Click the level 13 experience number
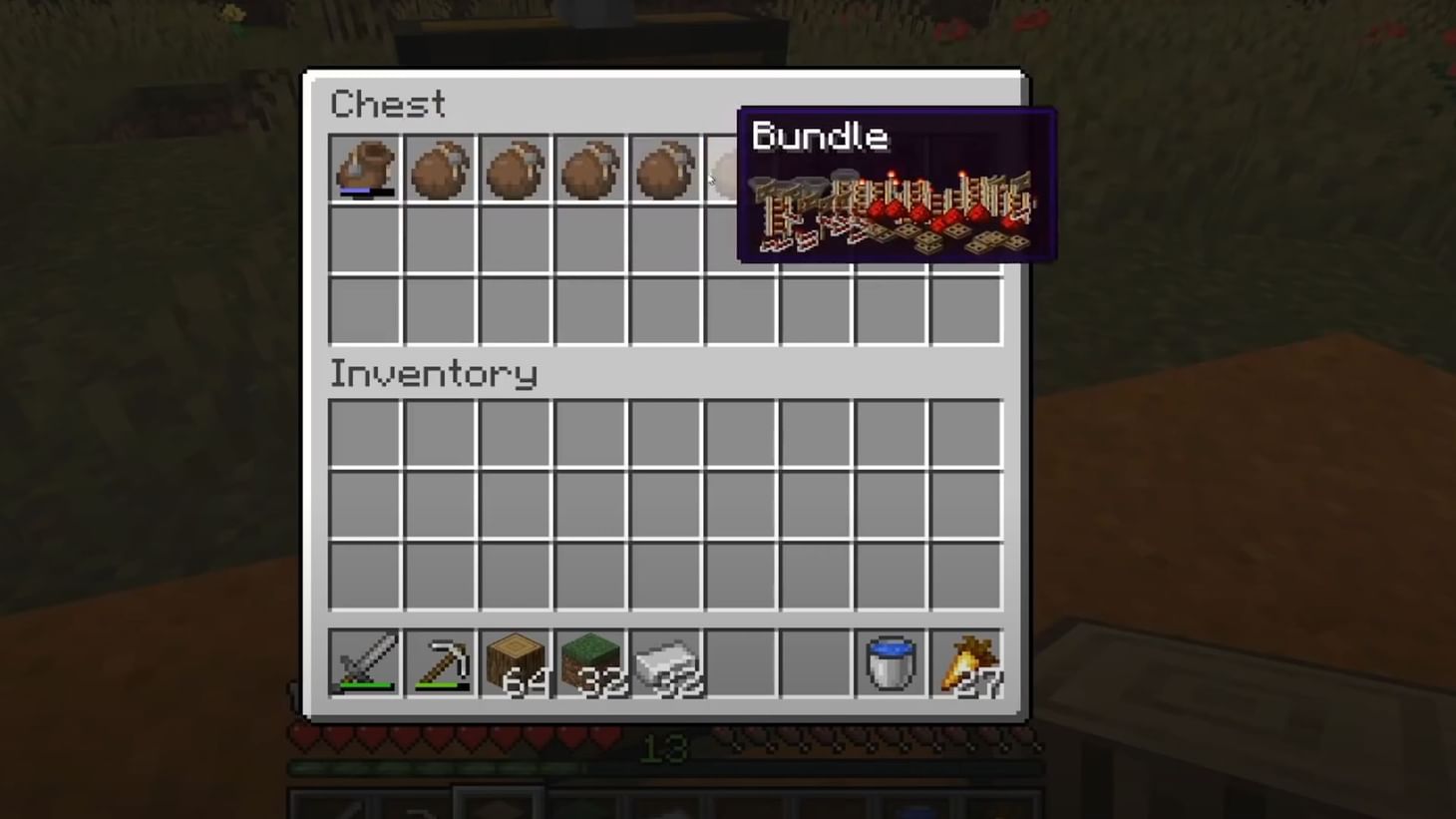The height and width of the screenshot is (819, 1456). tap(666, 749)
